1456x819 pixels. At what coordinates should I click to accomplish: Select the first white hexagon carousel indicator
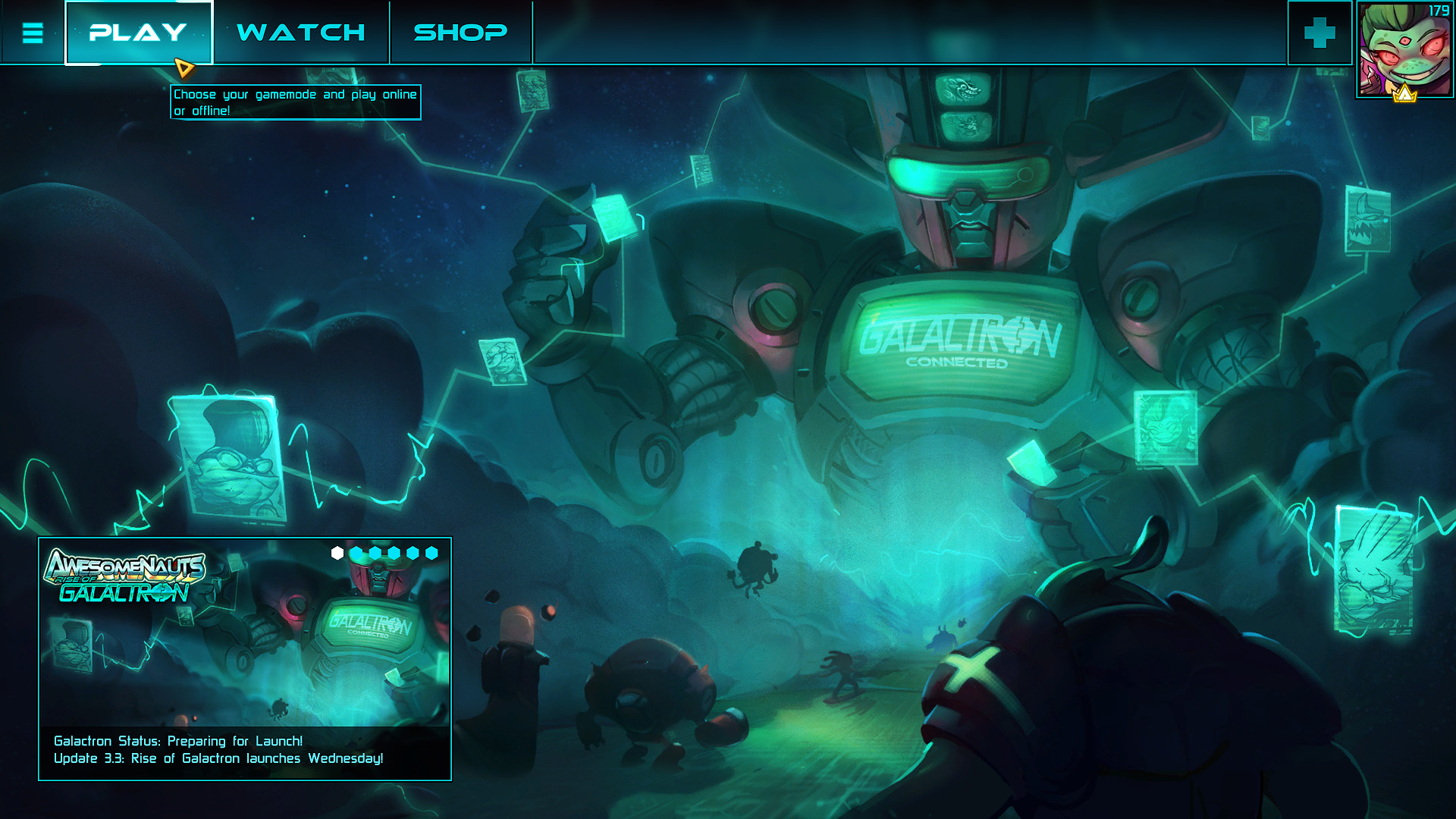click(x=337, y=553)
